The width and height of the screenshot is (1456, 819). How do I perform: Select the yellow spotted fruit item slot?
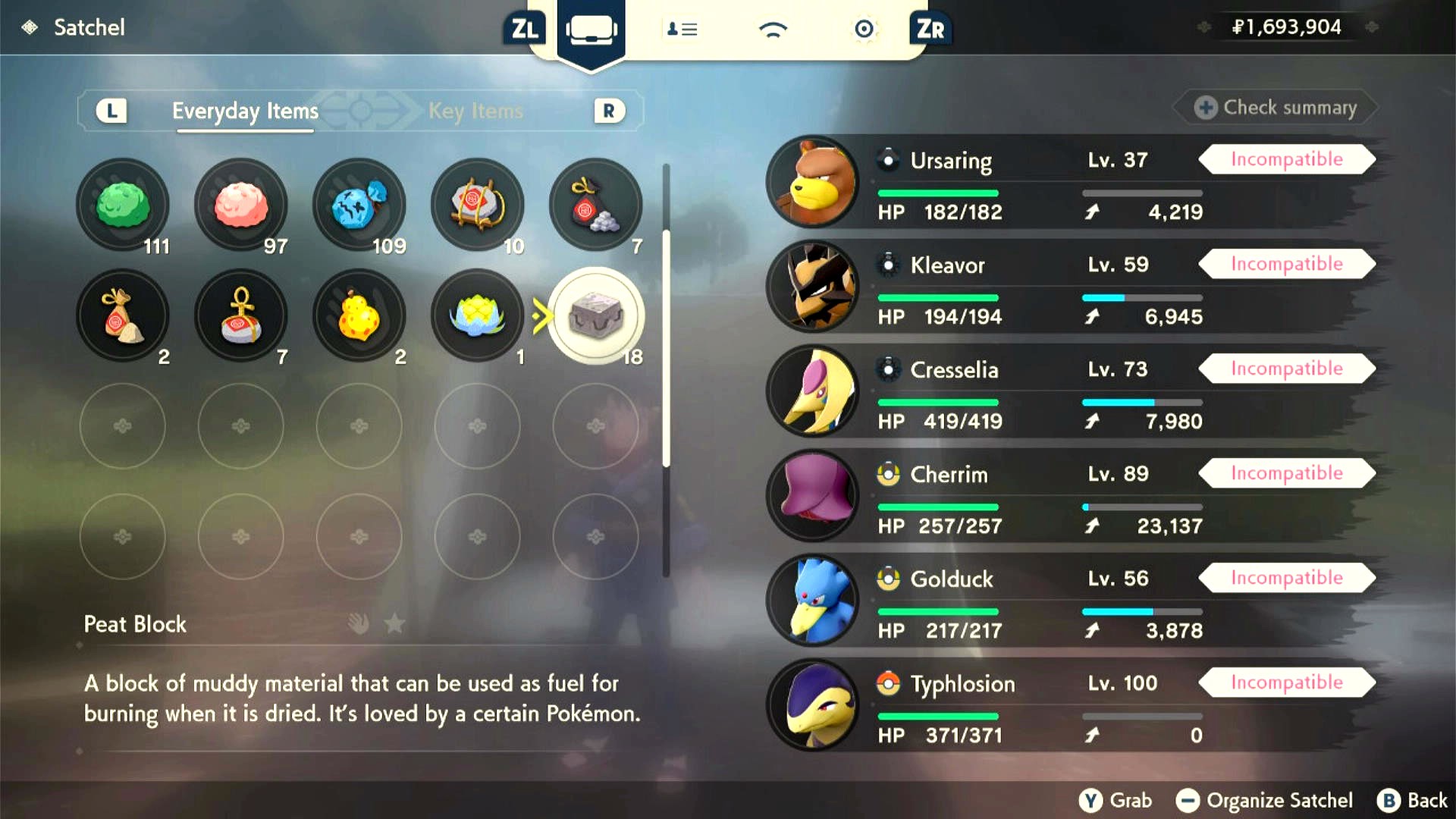click(359, 315)
